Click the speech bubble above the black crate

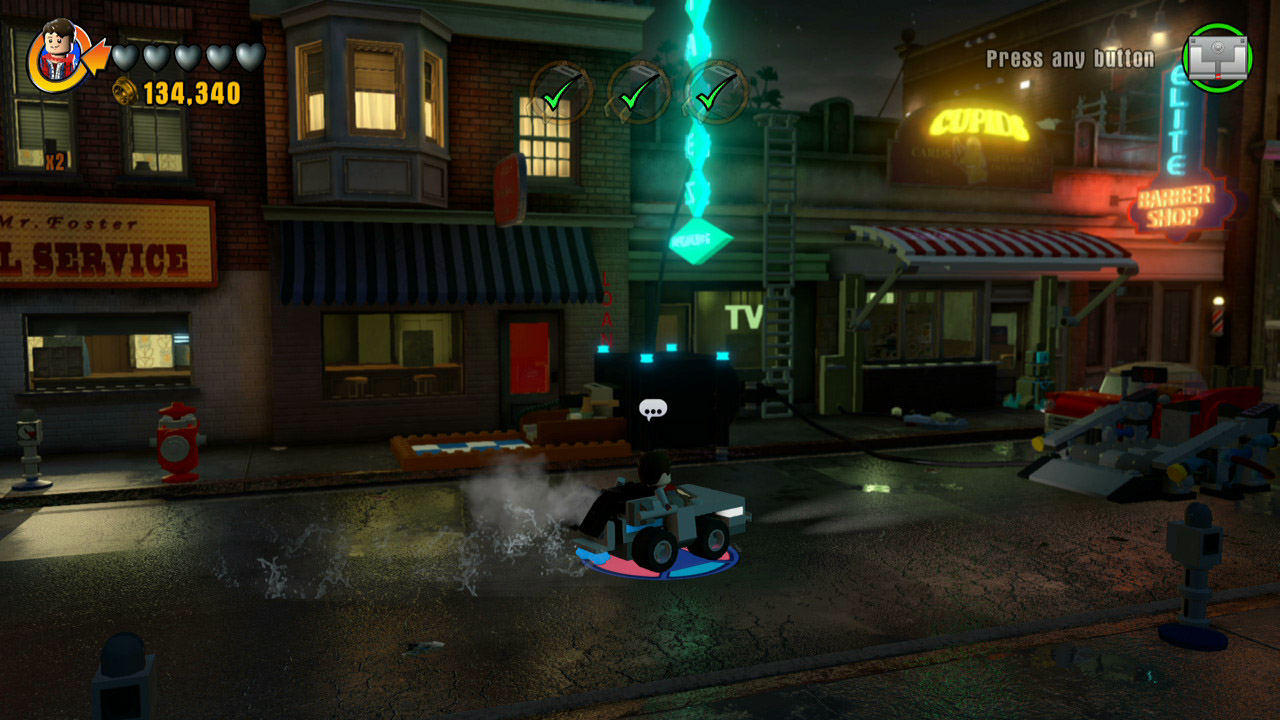tap(655, 409)
